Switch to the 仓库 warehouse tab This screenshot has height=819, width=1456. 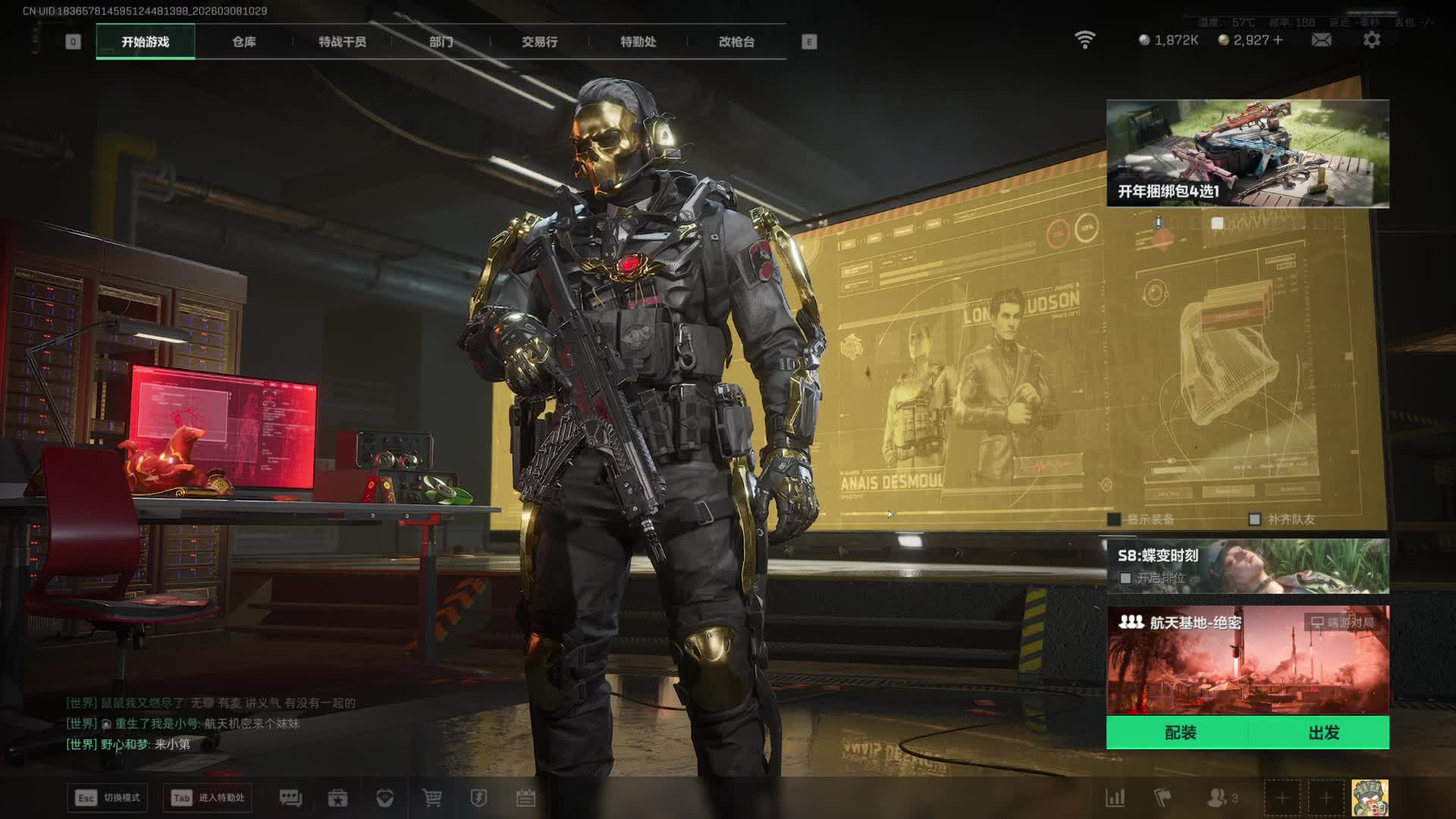(x=243, y=42)
